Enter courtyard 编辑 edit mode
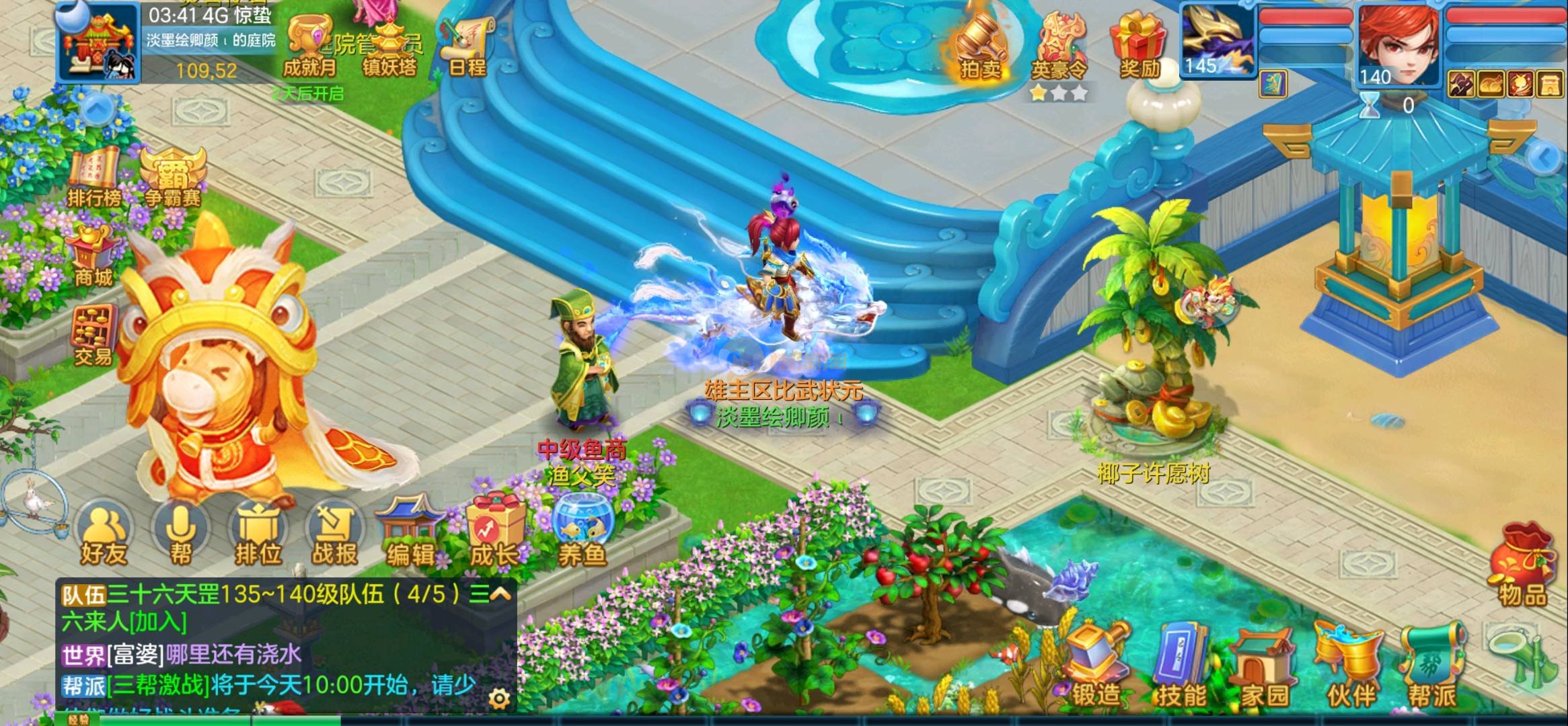 (410, 534)
